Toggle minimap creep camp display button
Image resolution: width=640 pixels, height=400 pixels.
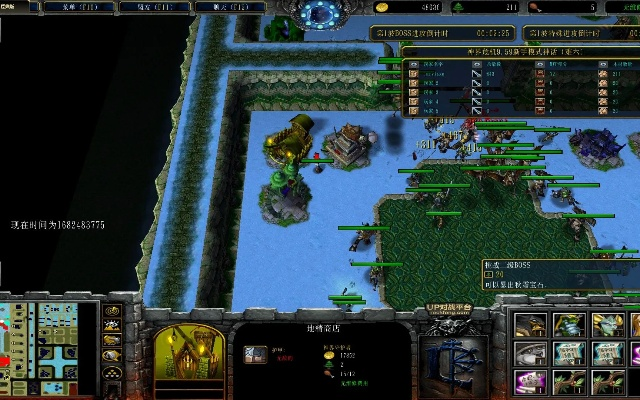(111, 357)
